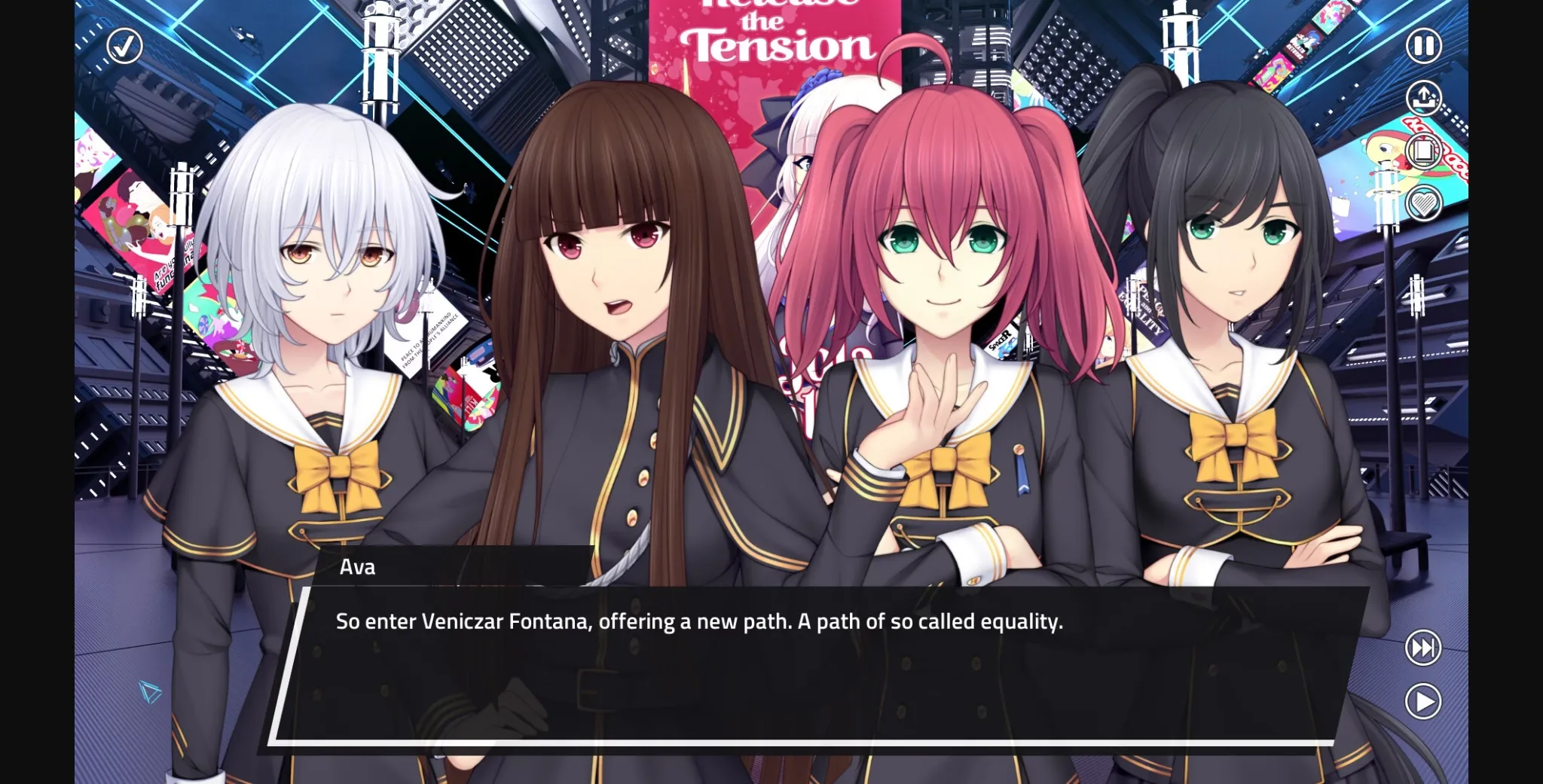This screenshot has width=1543, height=784.
Task: Select Ava's name plate above the textbox
Action: [x=358, y=567]
